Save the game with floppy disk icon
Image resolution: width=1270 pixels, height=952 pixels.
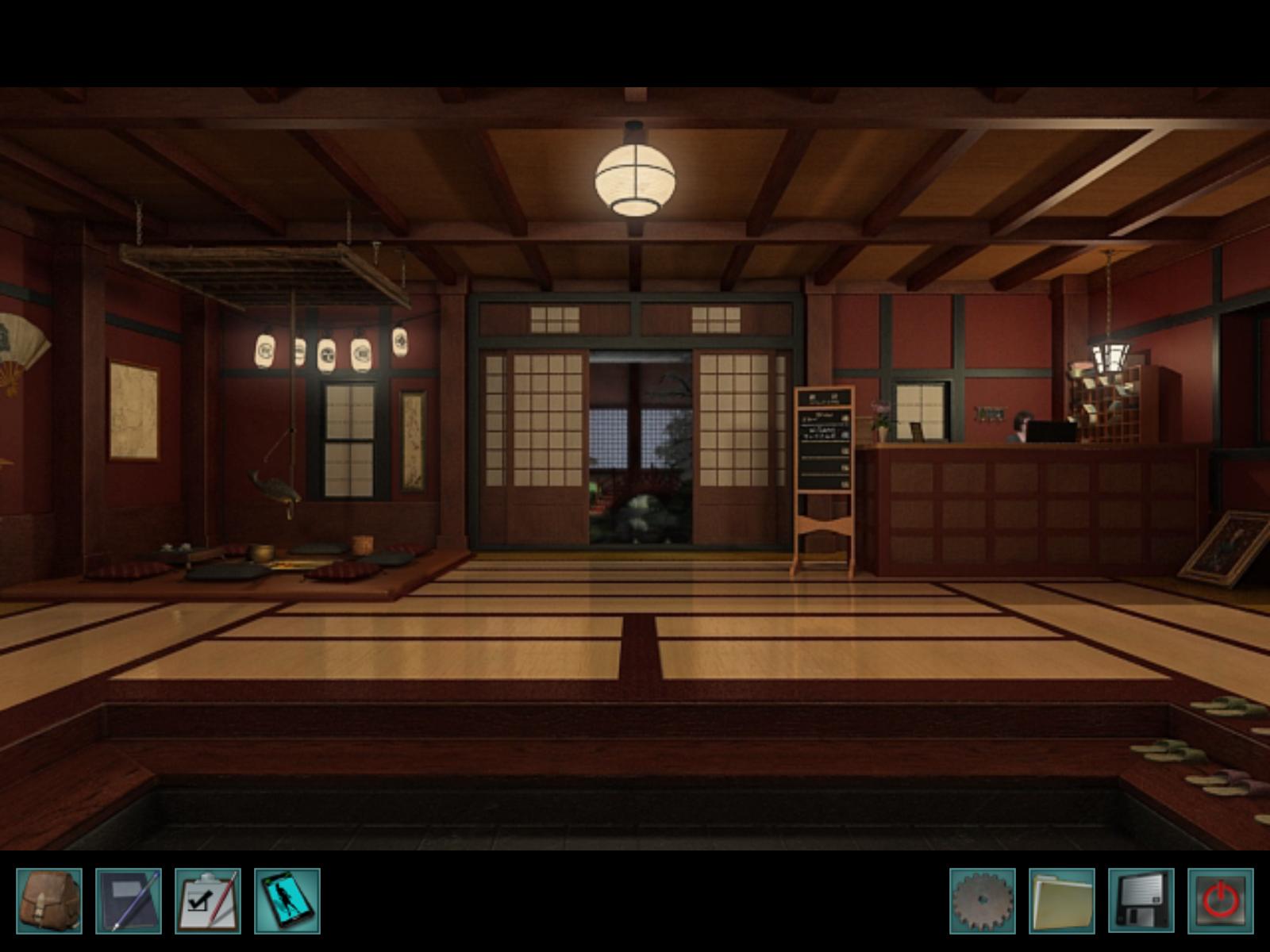pyautogui.click(x=1141, y=900)
